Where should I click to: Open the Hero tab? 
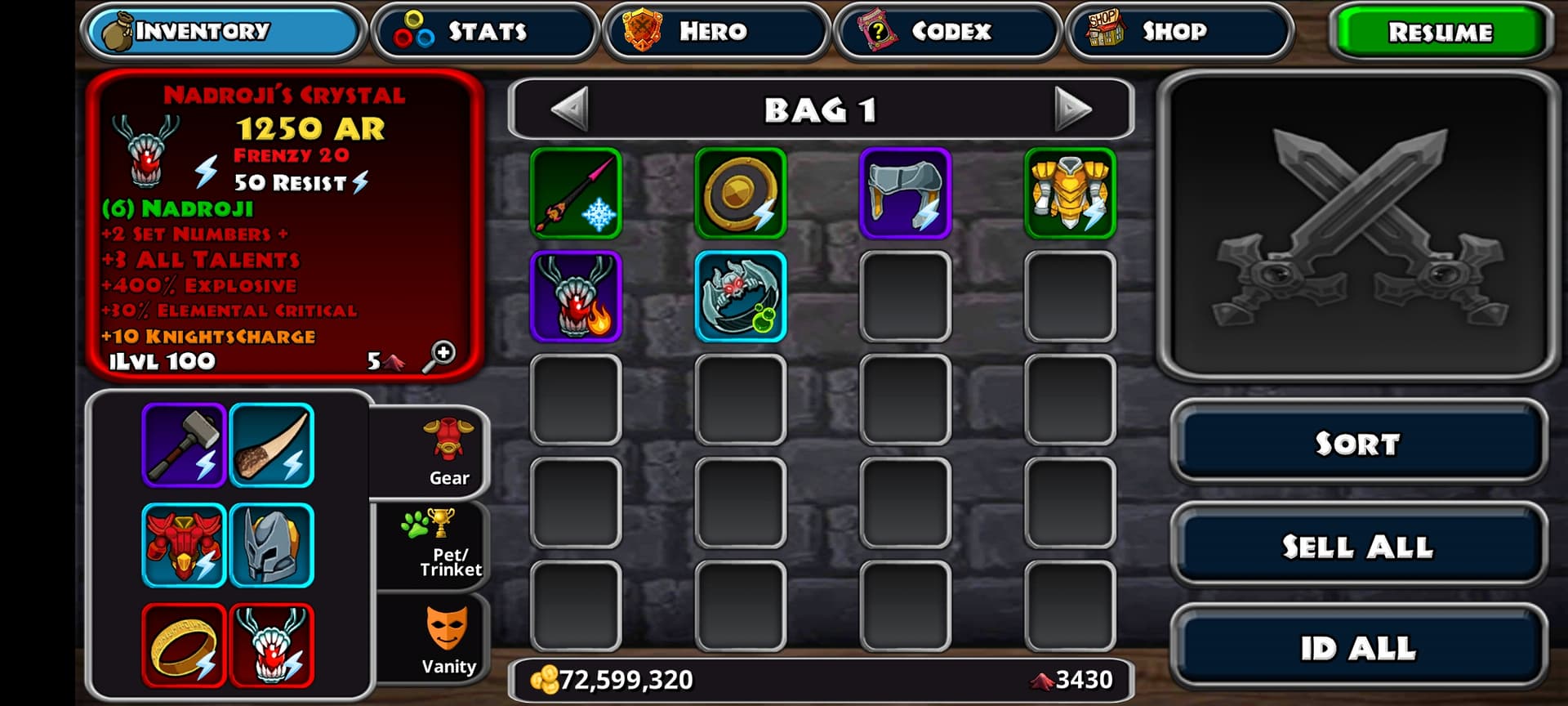[x=715, y=32]
